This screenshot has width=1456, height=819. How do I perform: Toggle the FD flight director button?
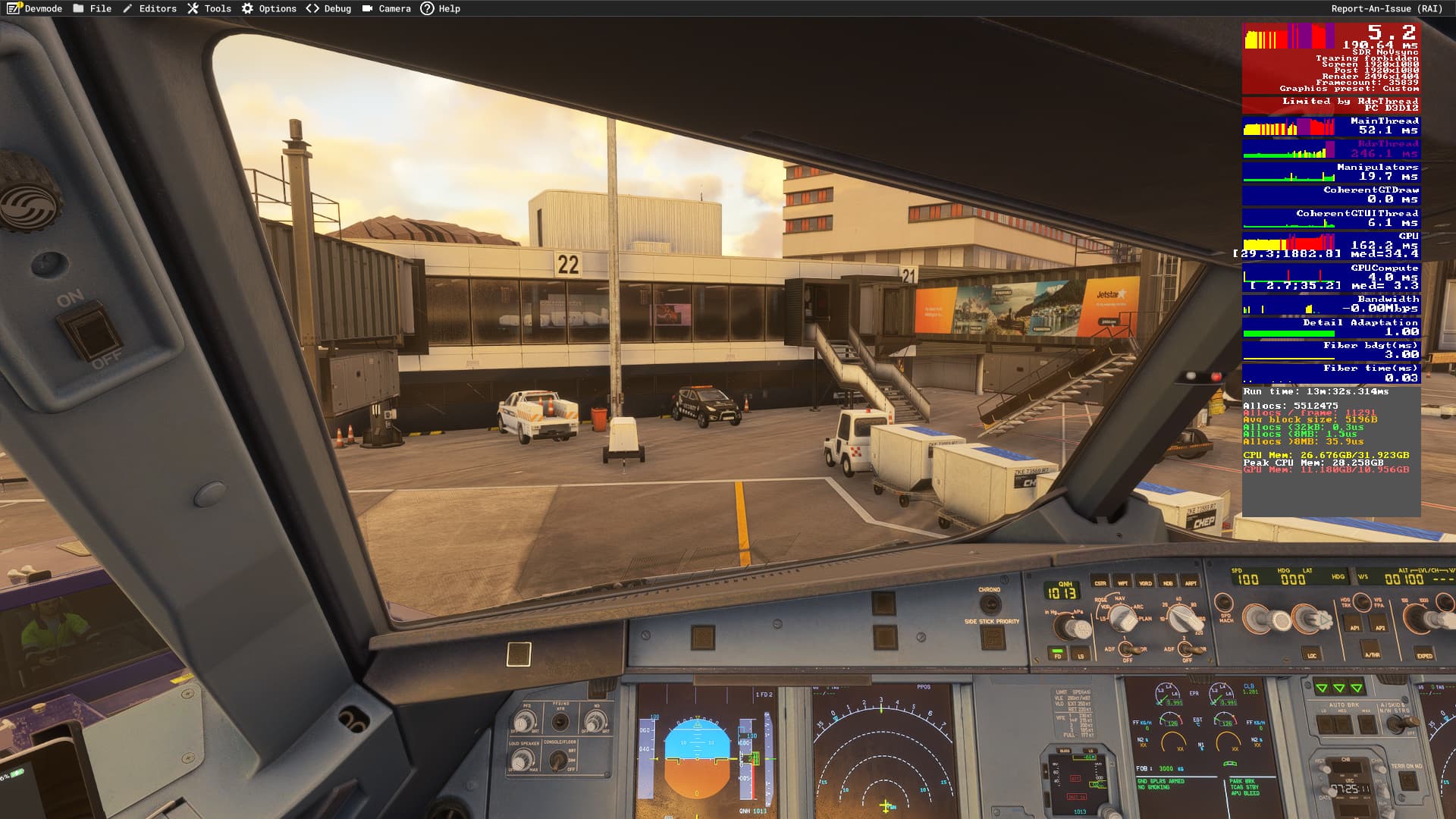click(x=1057, y=654)
